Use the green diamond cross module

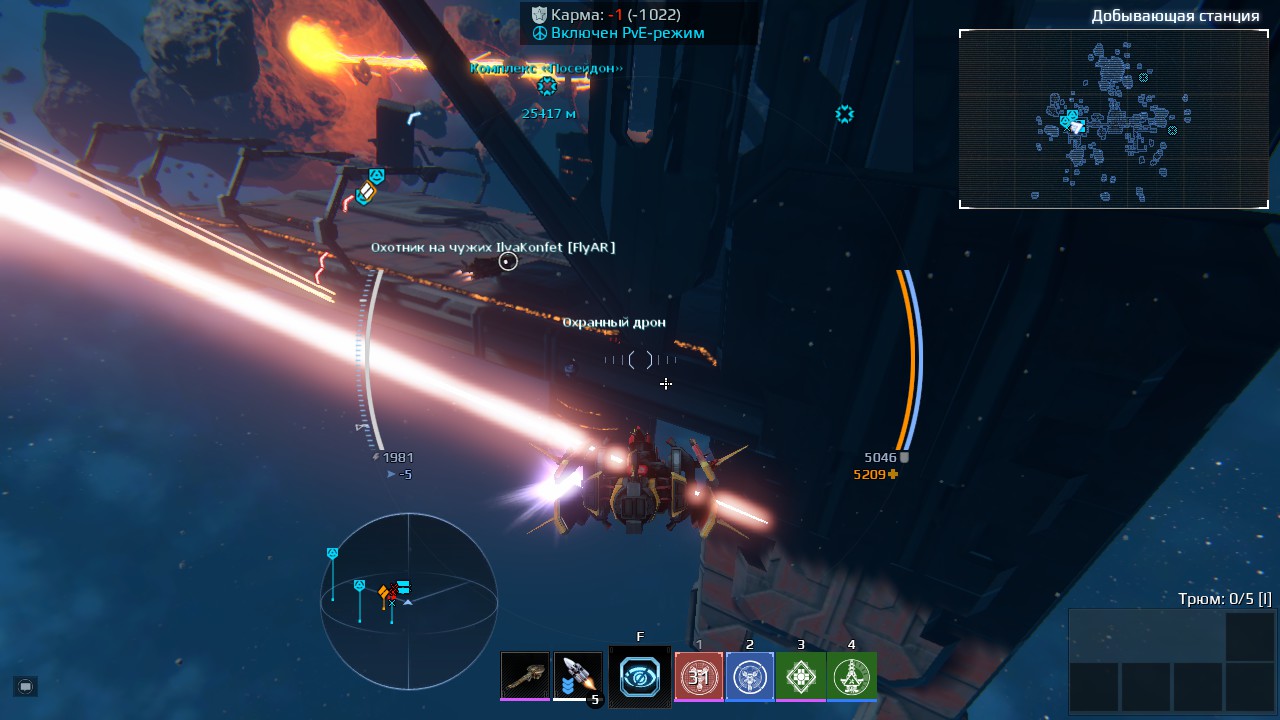tap(801, 676)
